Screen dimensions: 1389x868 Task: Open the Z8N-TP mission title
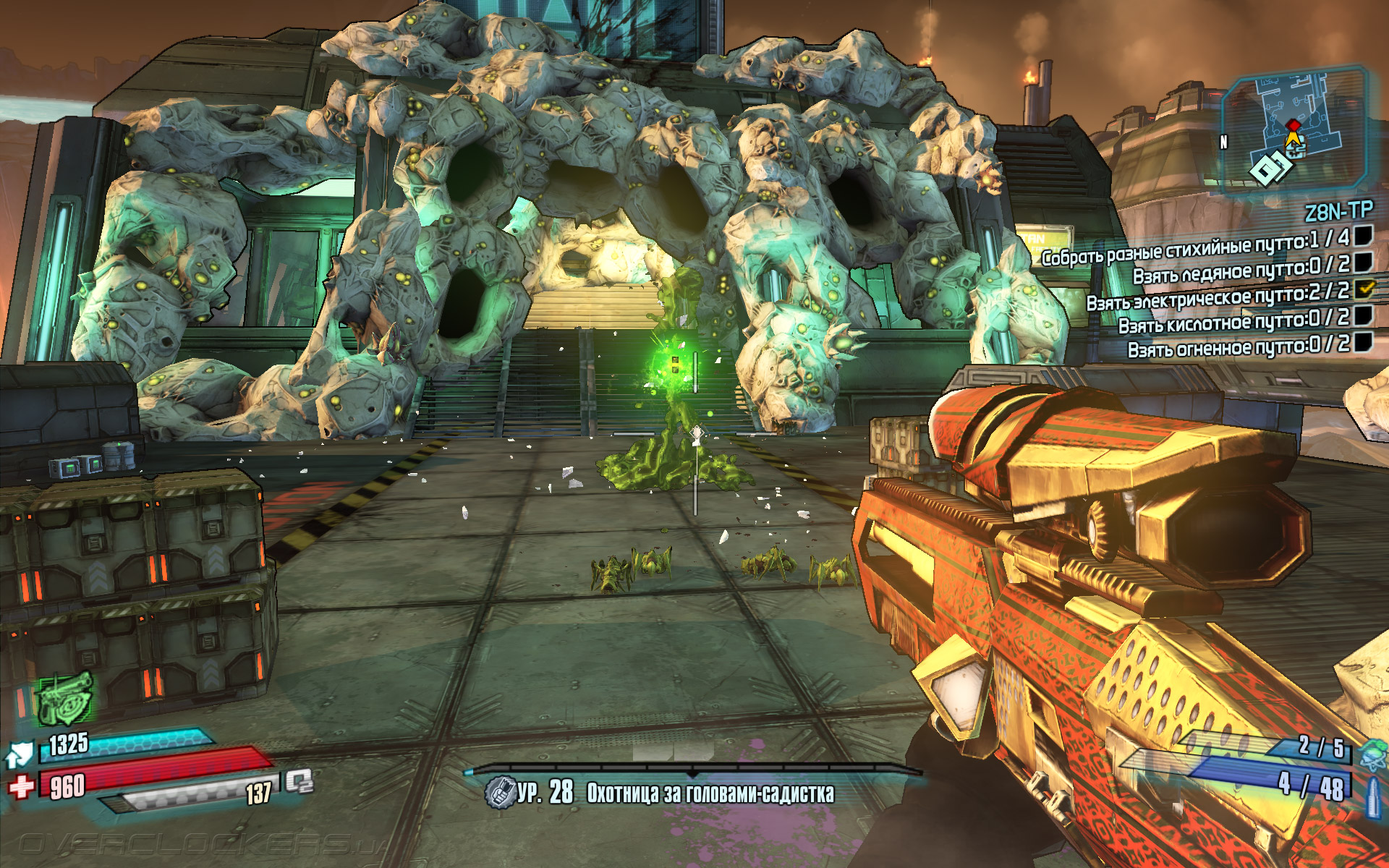click(1338, 211)
